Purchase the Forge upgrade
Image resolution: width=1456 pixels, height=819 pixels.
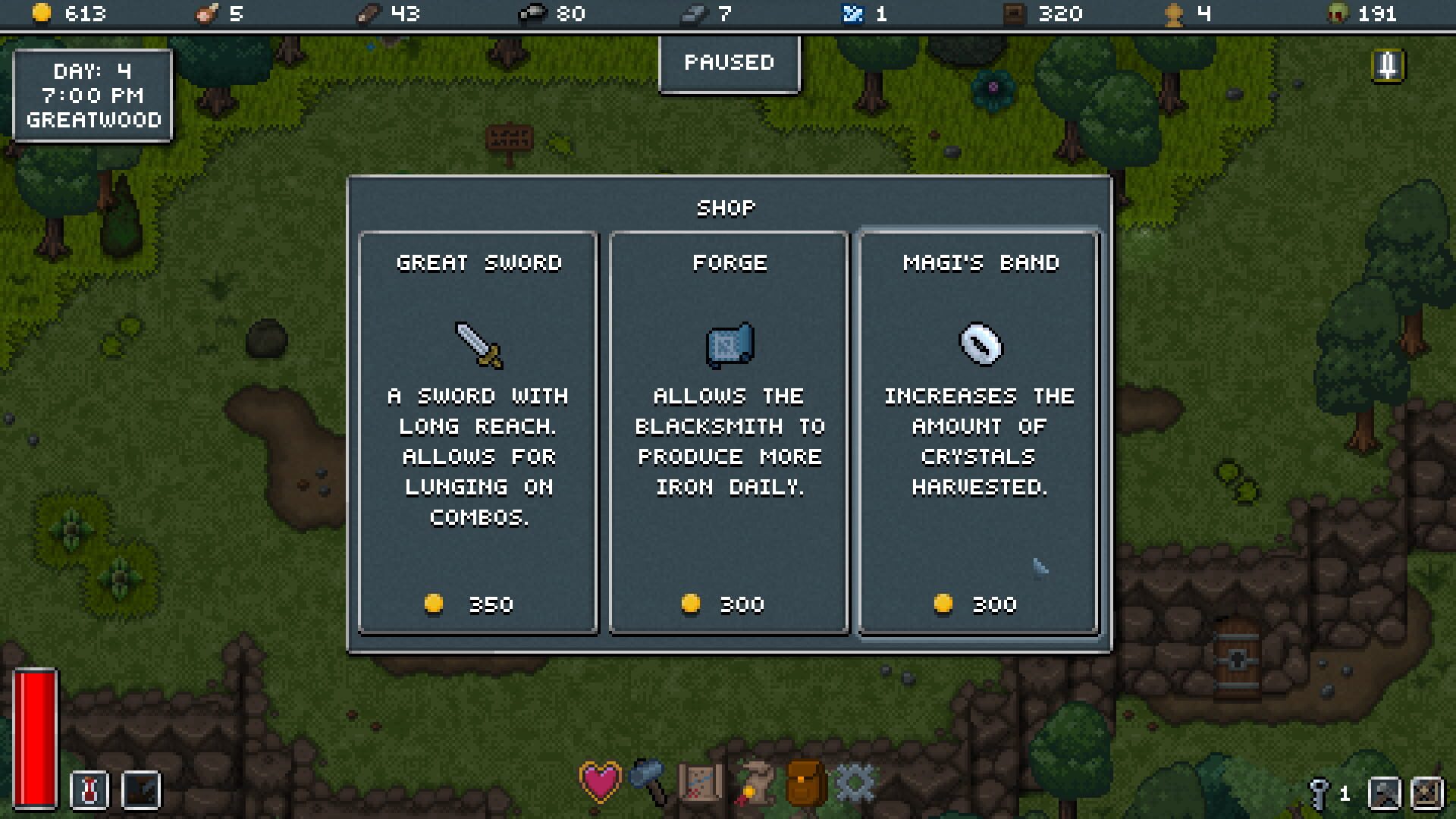(x=728, y=431)
